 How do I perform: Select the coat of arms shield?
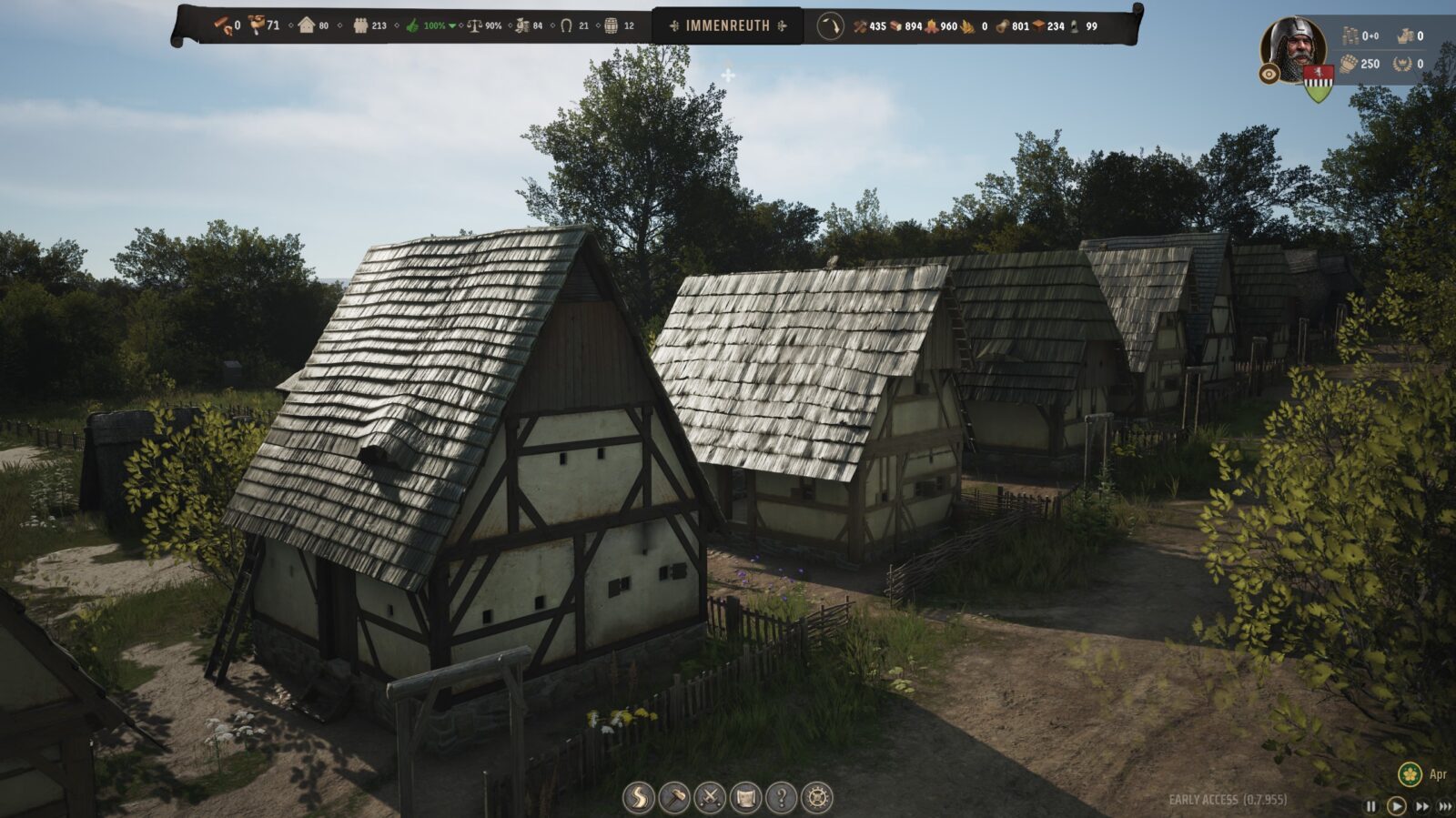pyautogui.click(x=1318, y=83)
